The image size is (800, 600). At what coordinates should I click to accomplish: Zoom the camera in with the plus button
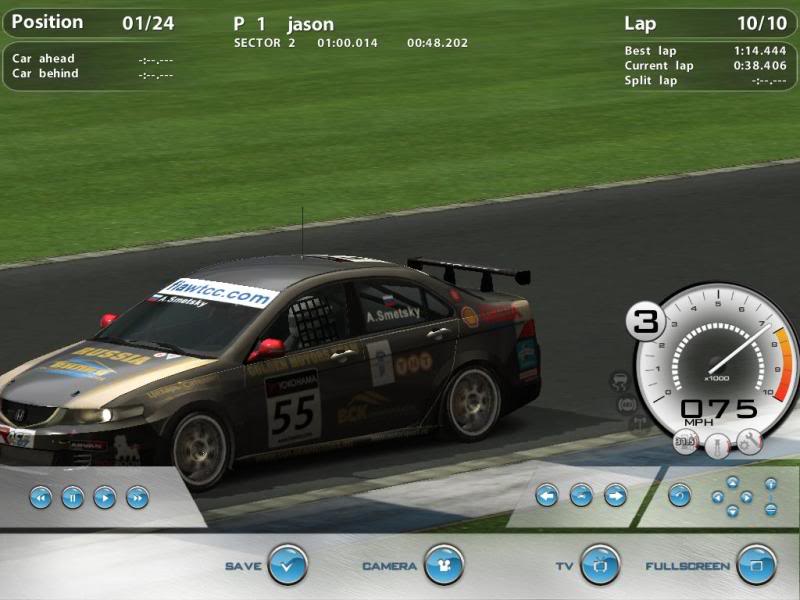coord(771,484)
